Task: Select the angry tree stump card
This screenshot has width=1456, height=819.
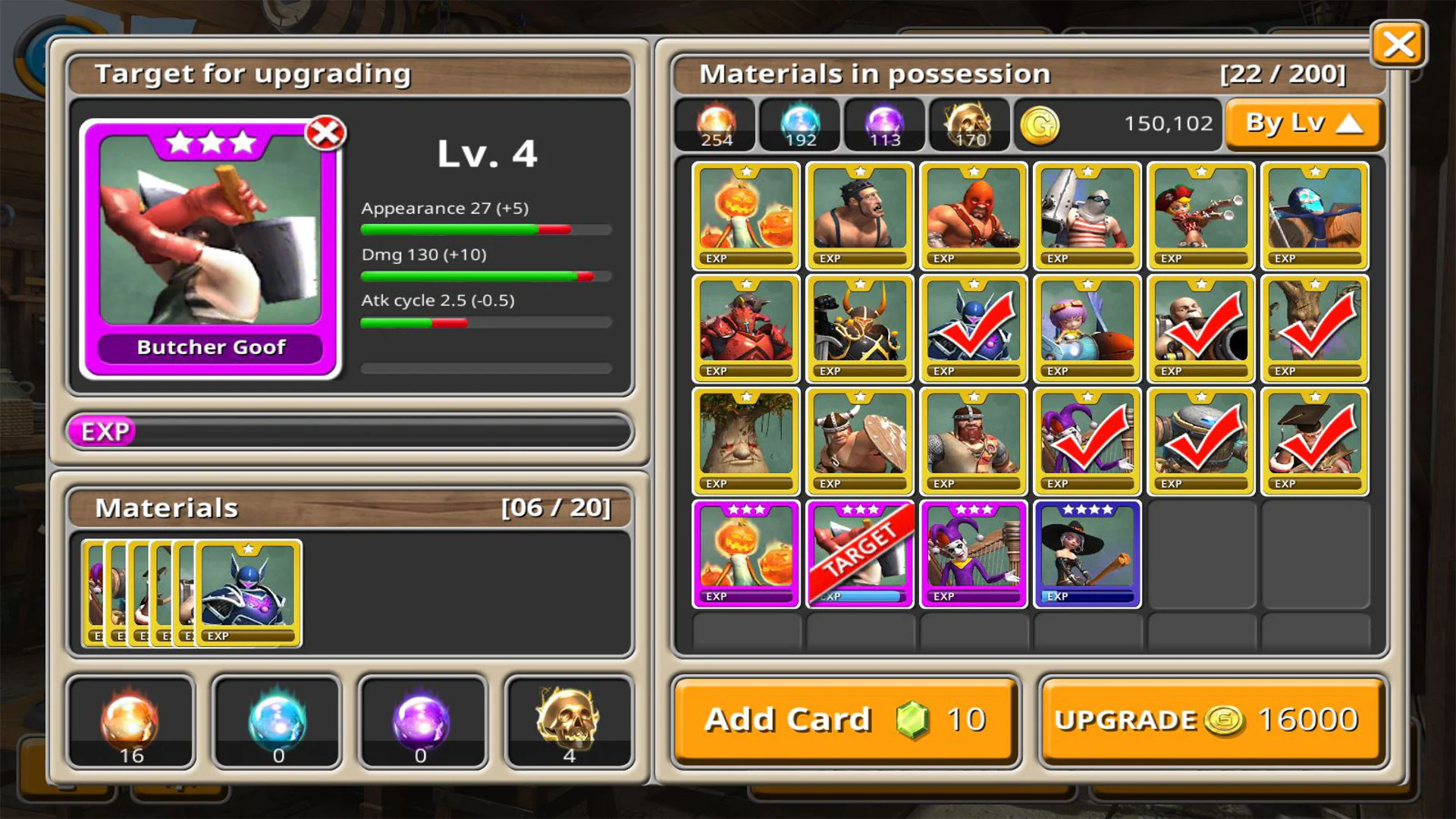Action: pos(745,441)
